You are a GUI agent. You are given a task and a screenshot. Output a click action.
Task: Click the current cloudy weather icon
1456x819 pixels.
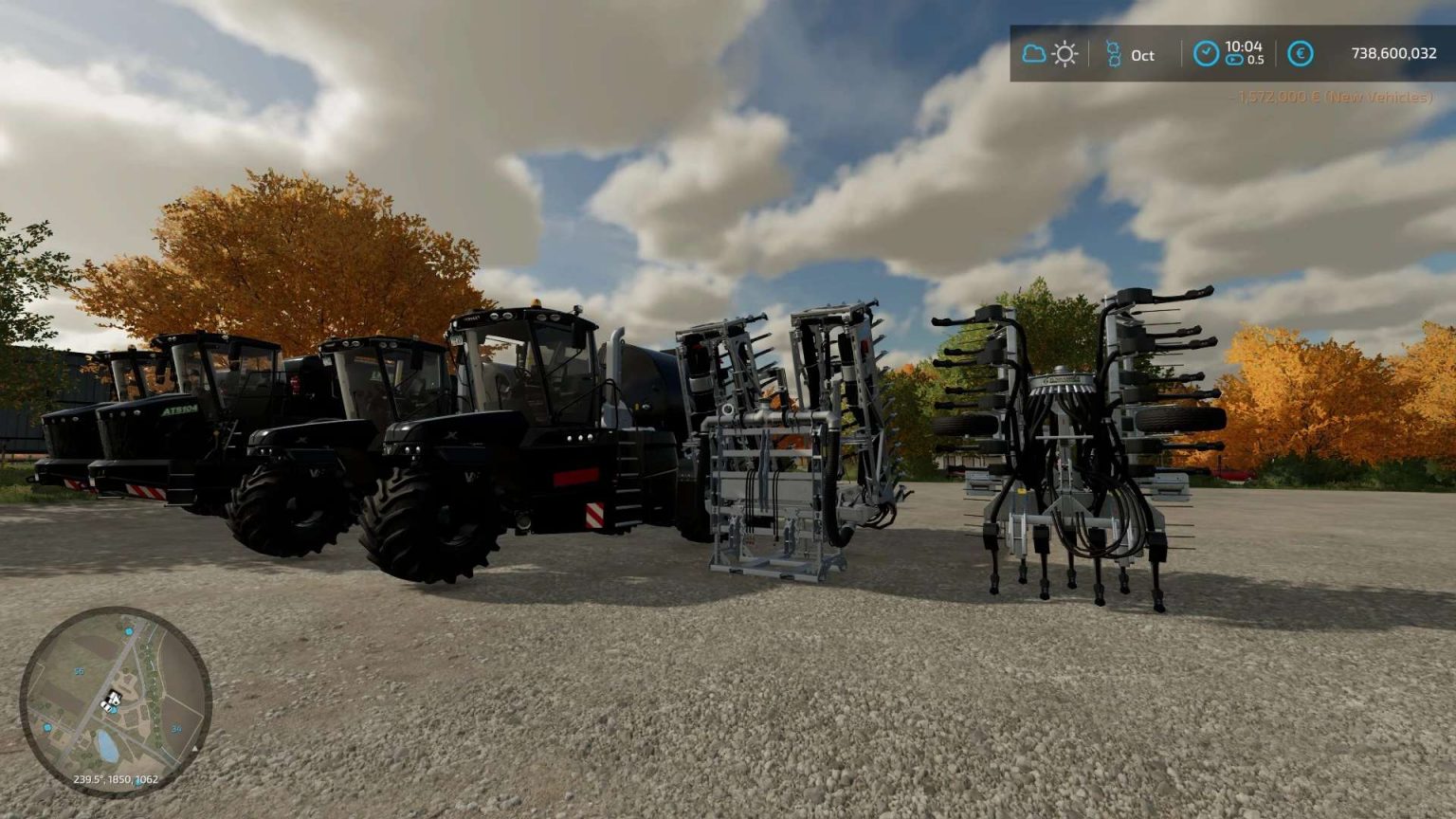tap(1034, 54)
